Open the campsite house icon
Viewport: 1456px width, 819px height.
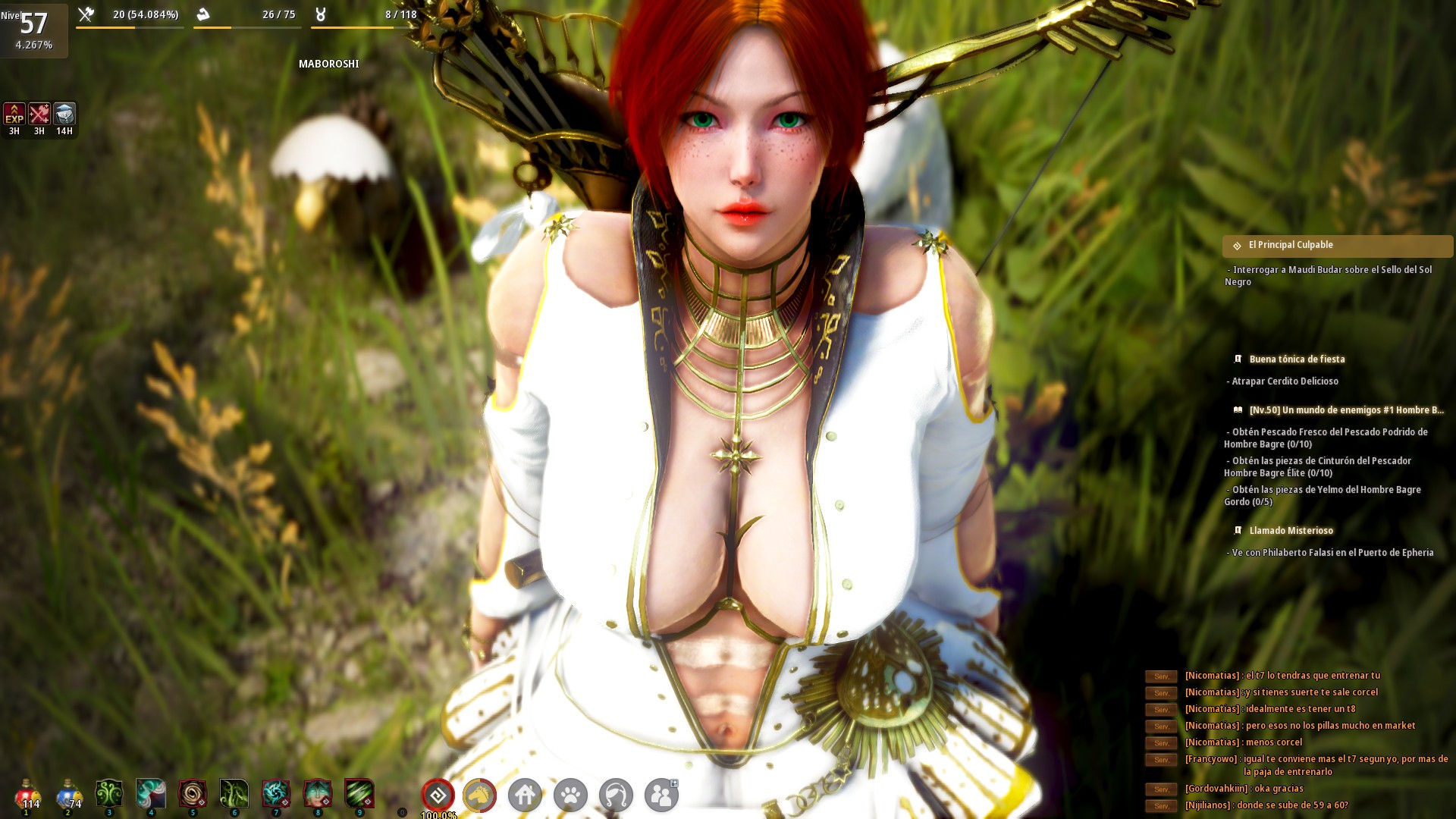point(526,795)
